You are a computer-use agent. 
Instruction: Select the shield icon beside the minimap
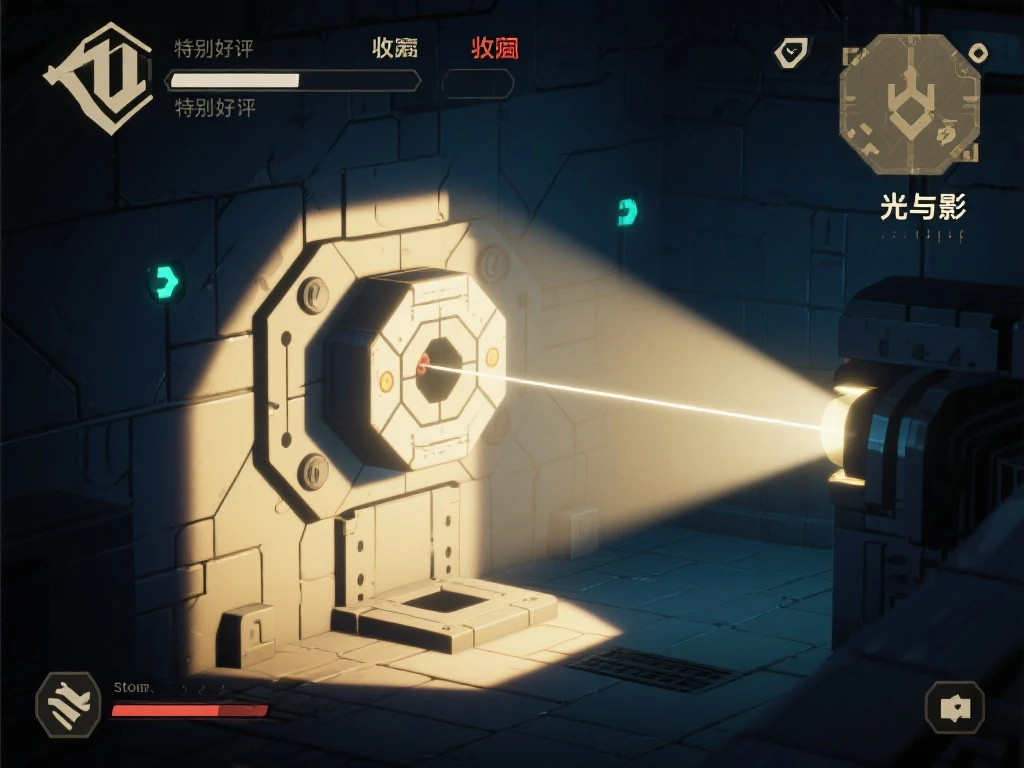(x=792, y=53)
